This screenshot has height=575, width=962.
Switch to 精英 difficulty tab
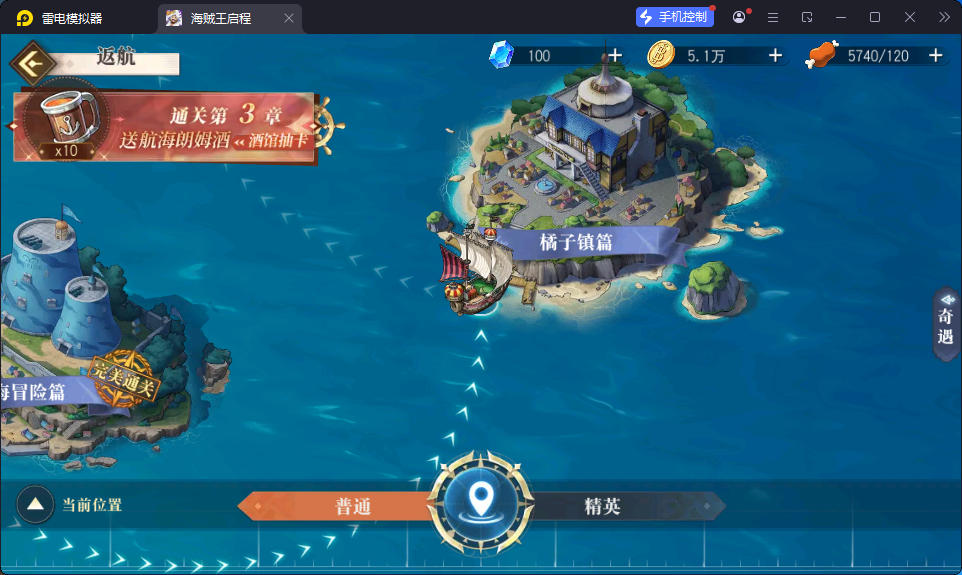603,506
